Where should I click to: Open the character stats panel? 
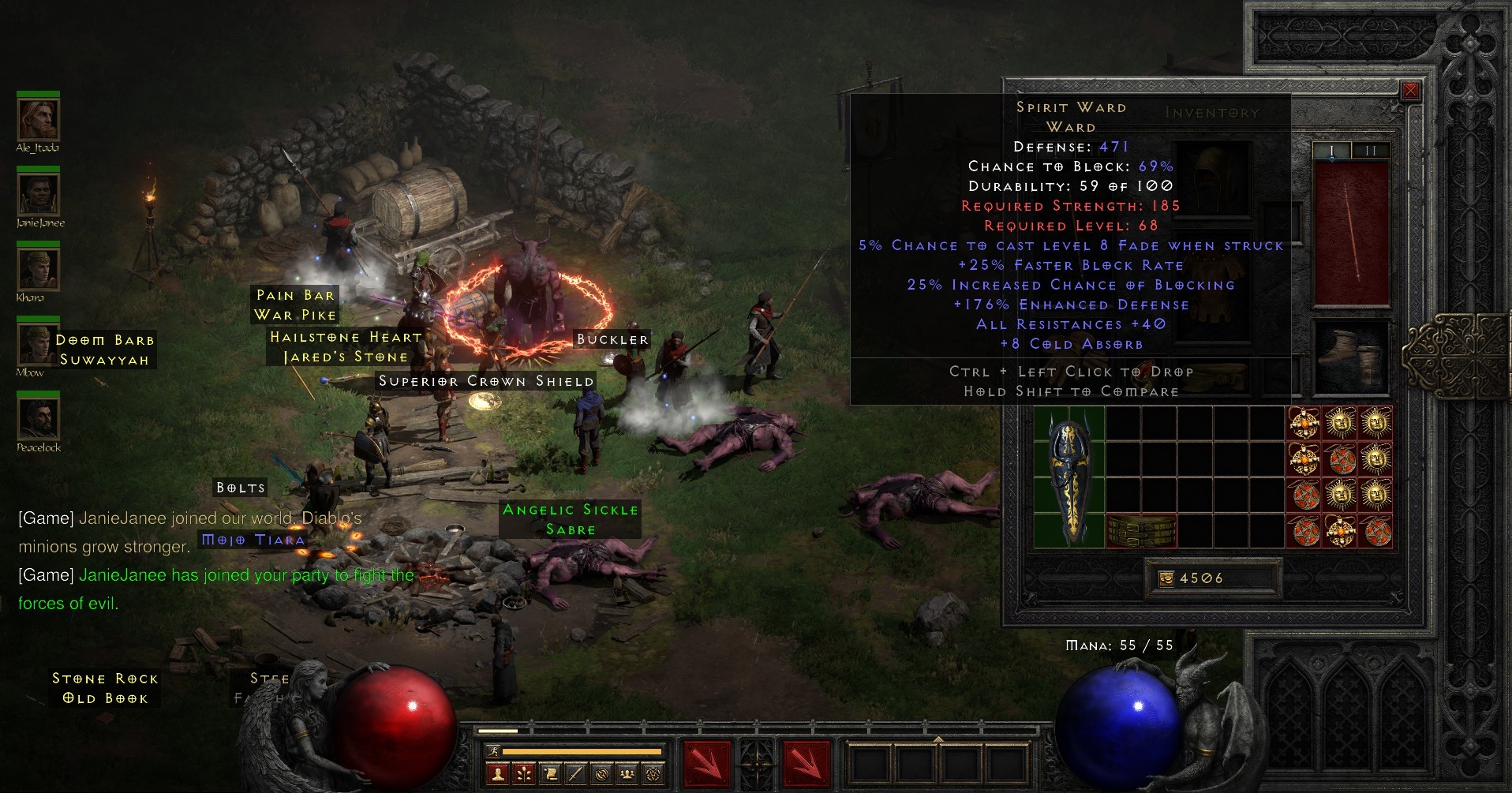[x=497, y=776]
